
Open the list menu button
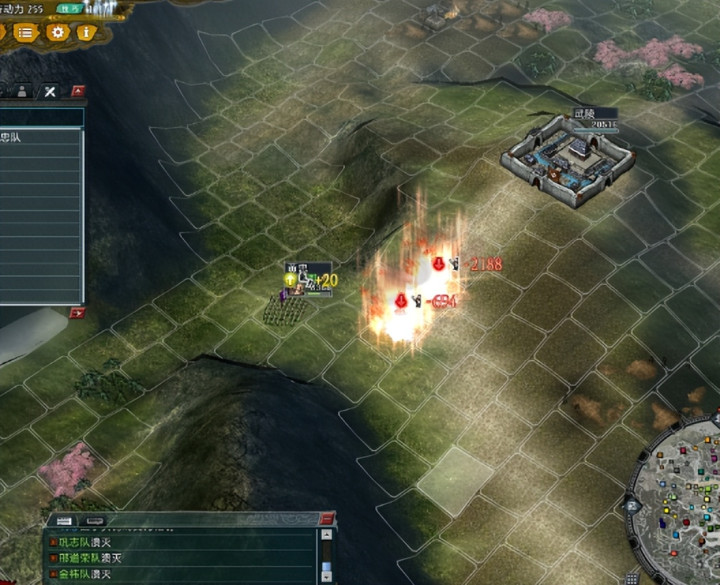[24, 32]
